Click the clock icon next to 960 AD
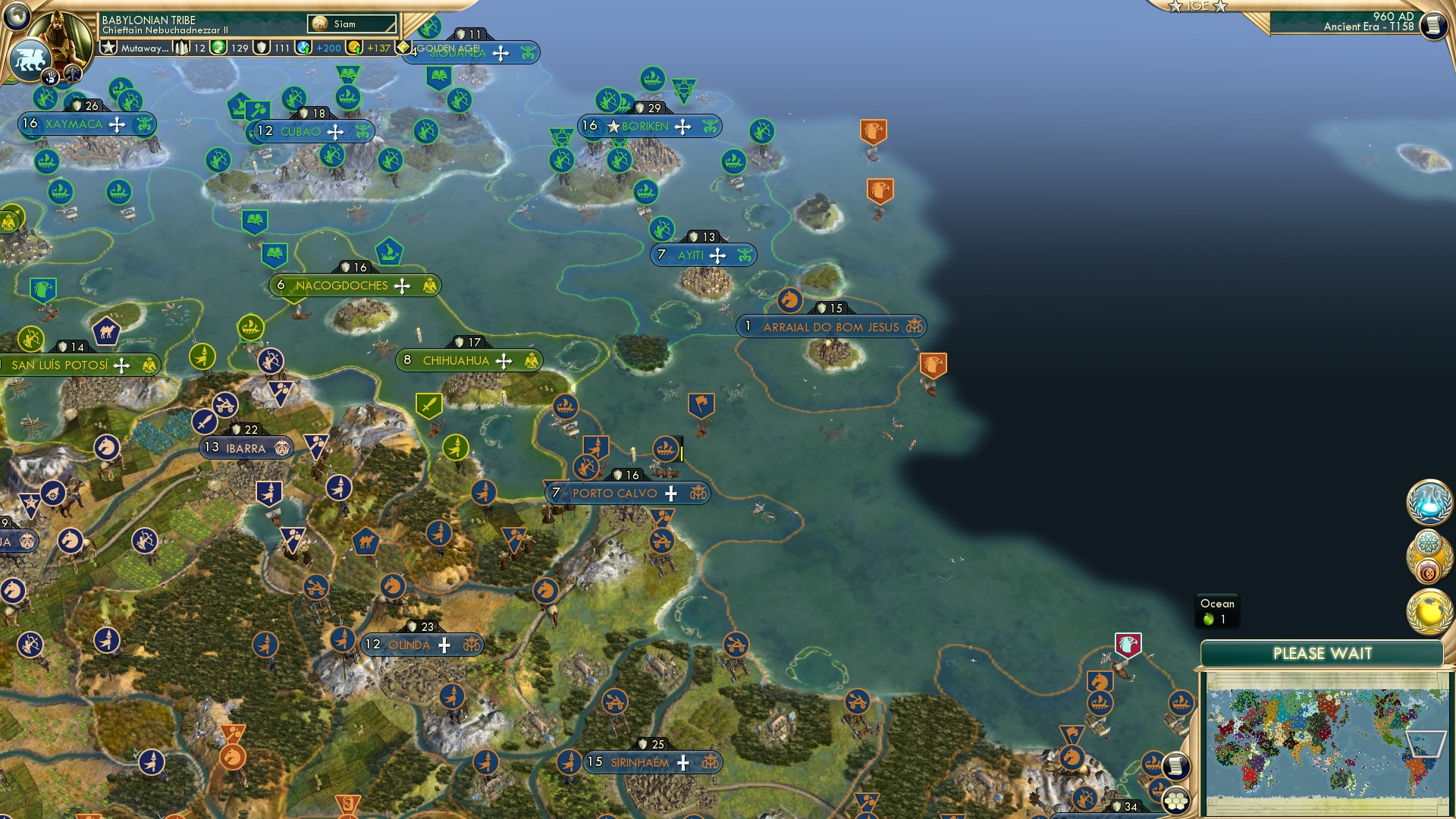Screen dimensions: 1456x819 click(1432, 25)
